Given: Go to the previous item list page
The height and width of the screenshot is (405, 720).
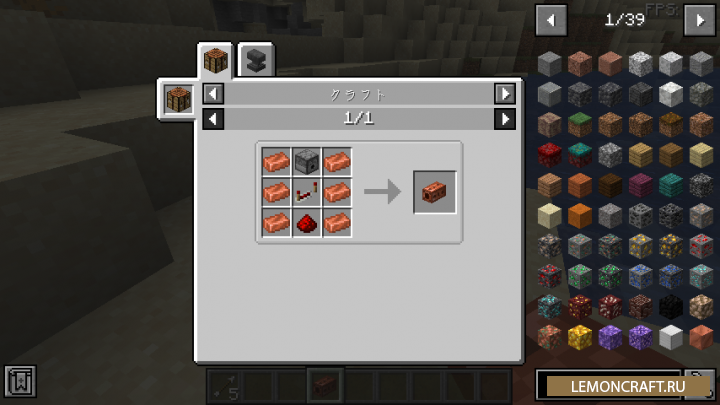Looking at the screenshot, I should point(551,19).
